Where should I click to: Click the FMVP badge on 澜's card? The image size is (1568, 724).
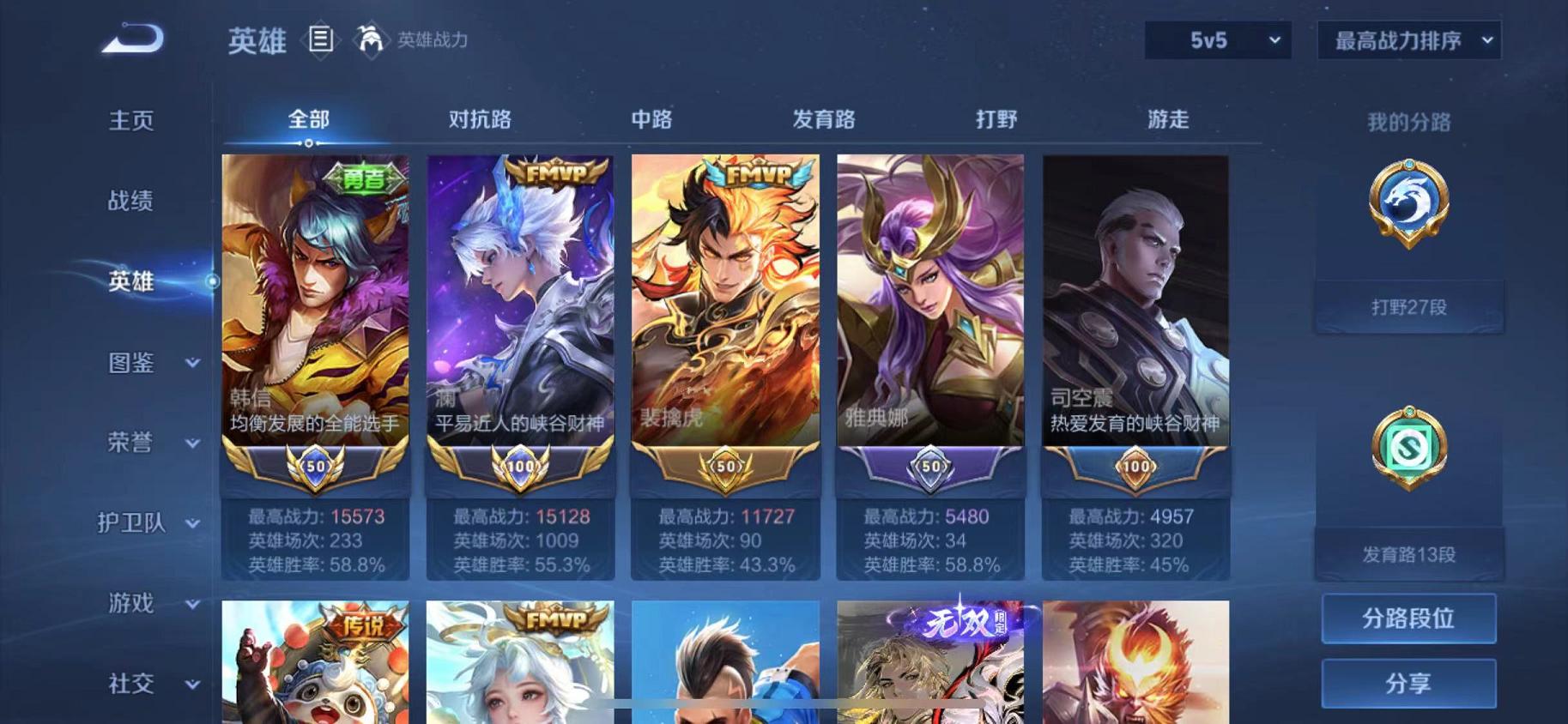556,172
